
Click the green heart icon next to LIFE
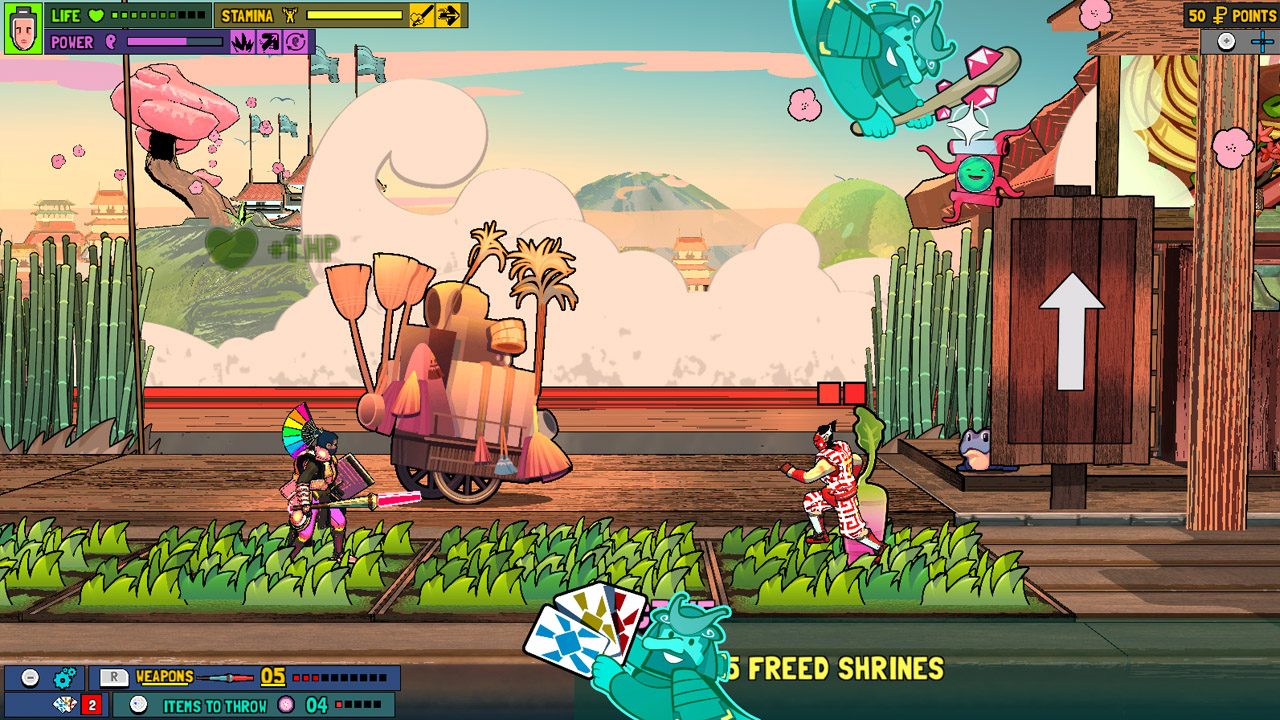[96, 16]
